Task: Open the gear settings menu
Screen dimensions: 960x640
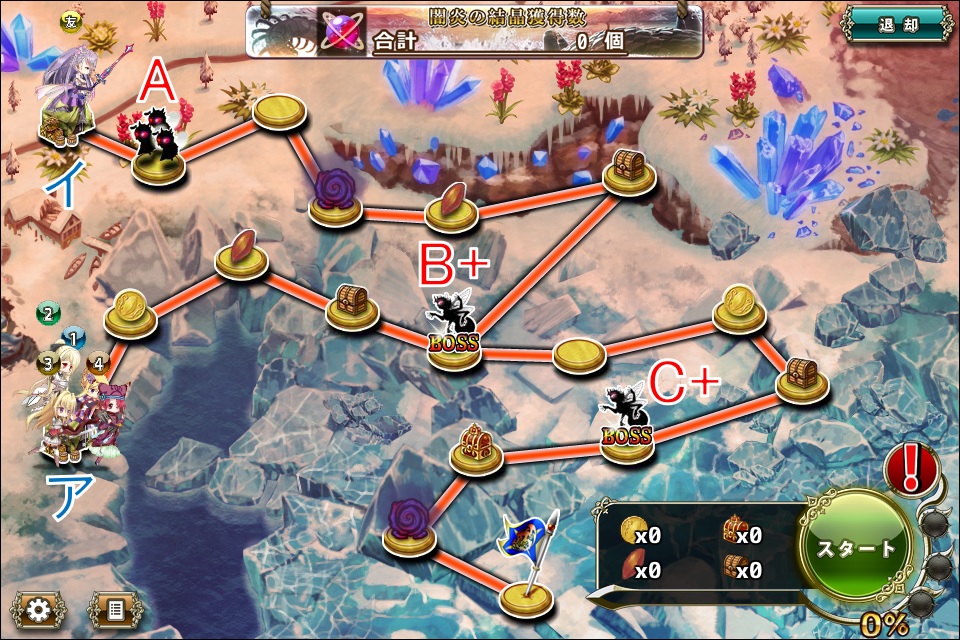Action: [x=39, y=609]
